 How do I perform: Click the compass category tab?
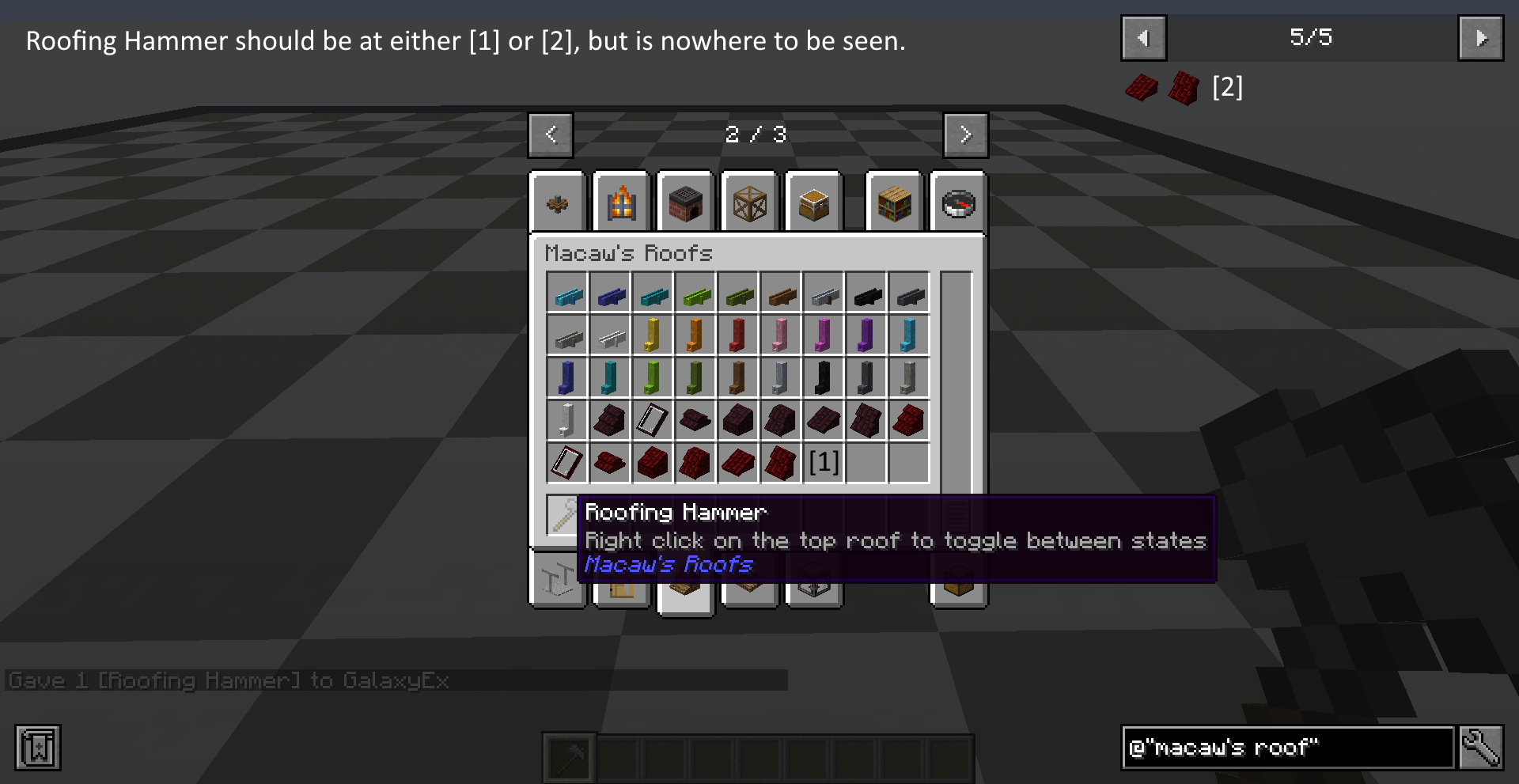tap(958, 203)
